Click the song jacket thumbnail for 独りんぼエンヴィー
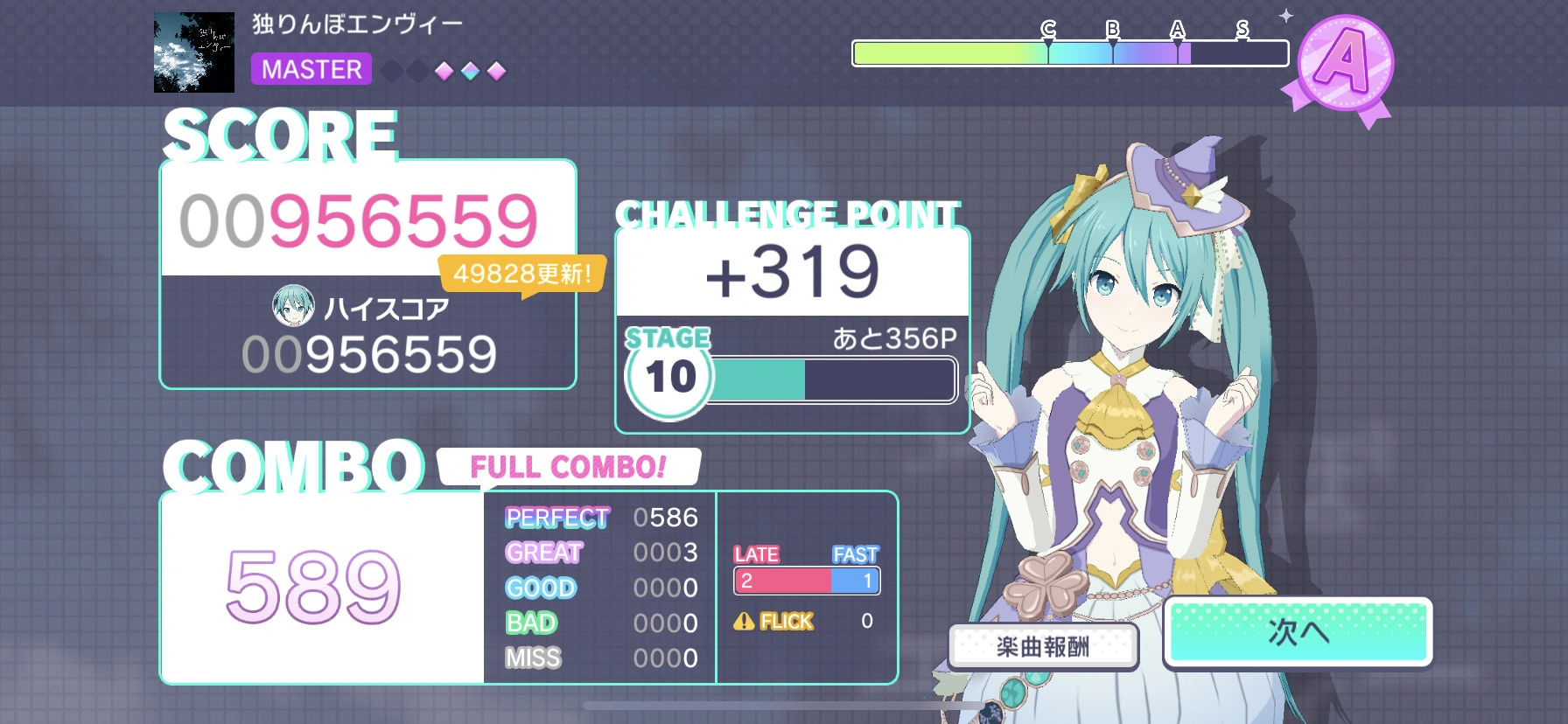The width and height of the screenshot is (1568, 724). [x=193, y=52]
